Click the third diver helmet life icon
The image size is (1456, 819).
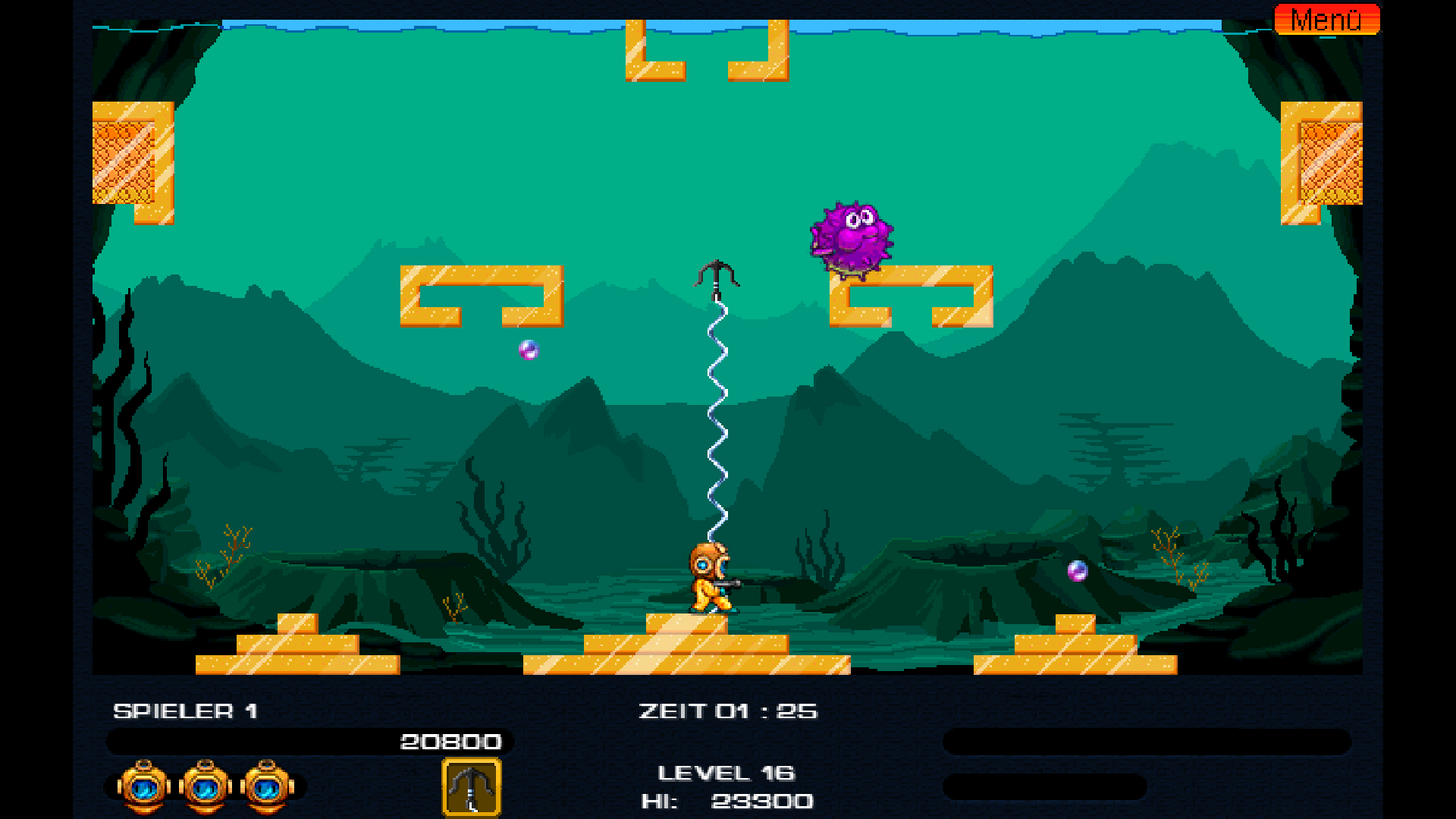click(x=266, y=786)
